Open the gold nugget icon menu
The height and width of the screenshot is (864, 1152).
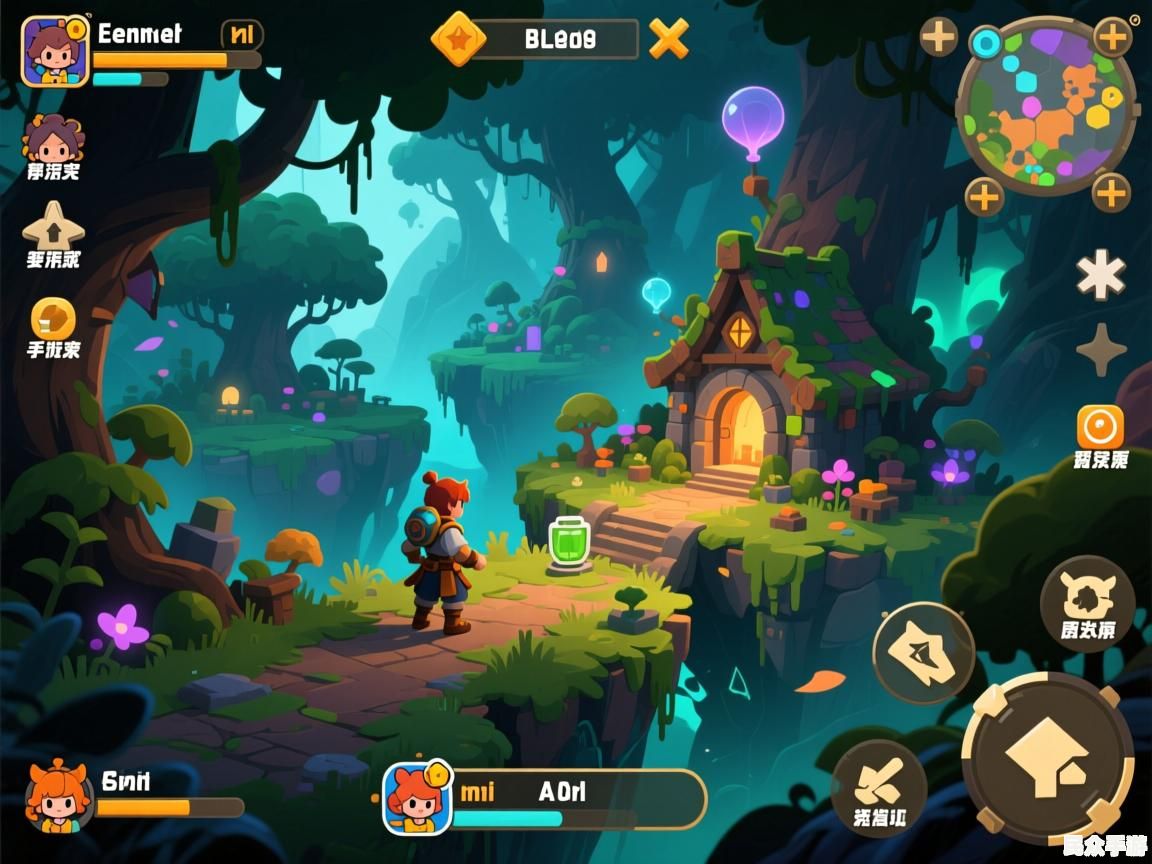pyautogui.click(x=53, y=319)
